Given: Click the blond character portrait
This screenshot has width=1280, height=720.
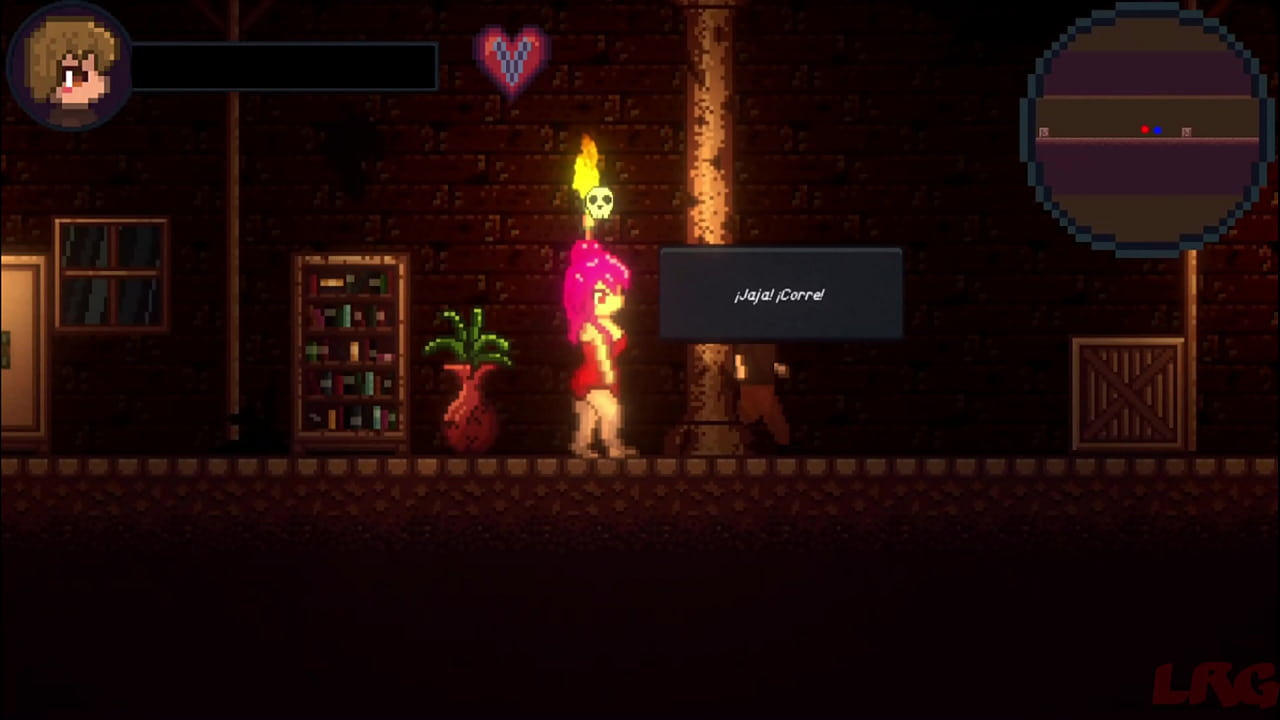Looking at the screenshot, I should [x=68, y=66].
